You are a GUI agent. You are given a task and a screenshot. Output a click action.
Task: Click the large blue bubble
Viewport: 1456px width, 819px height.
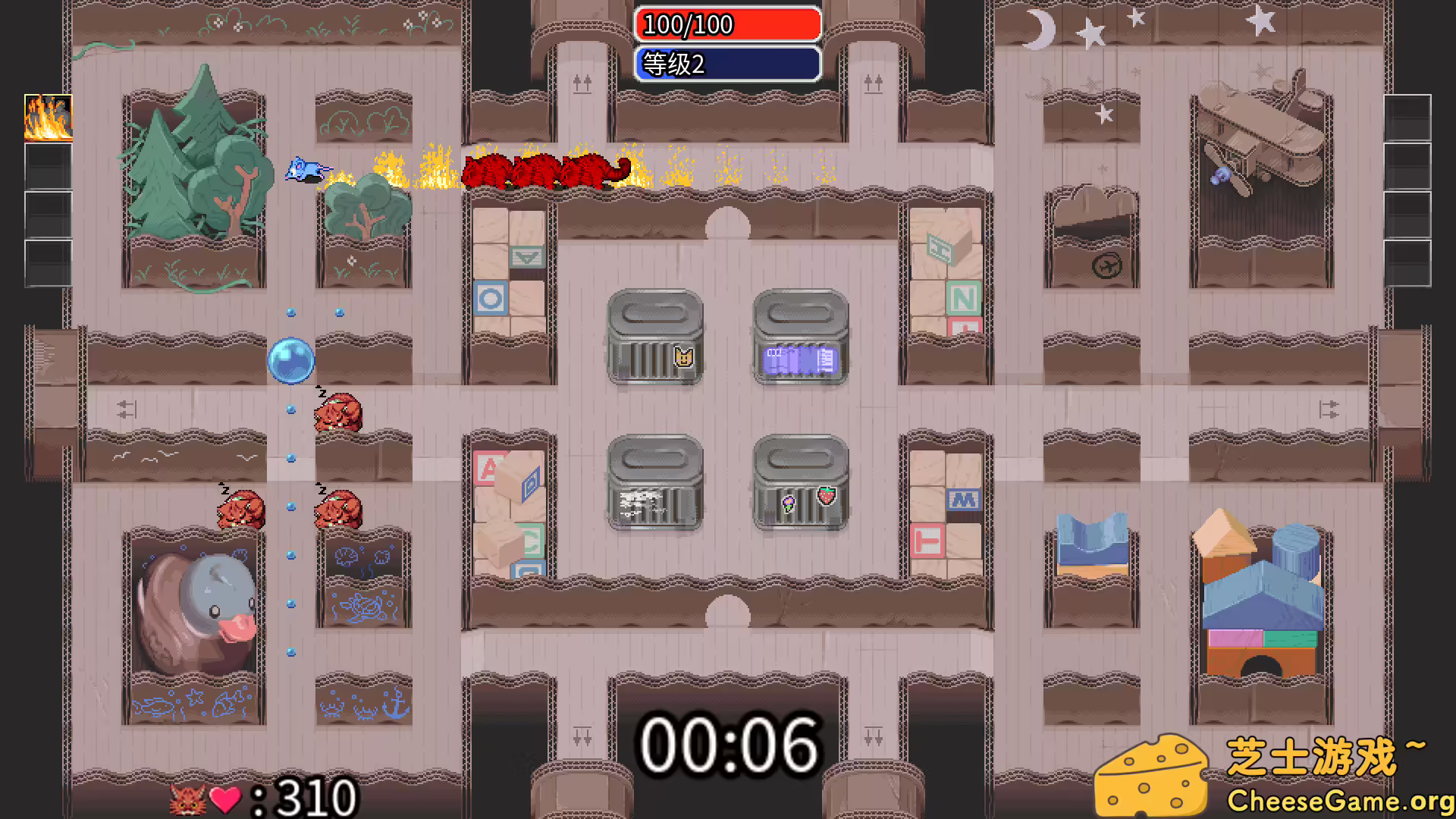[x=290, y=362]
